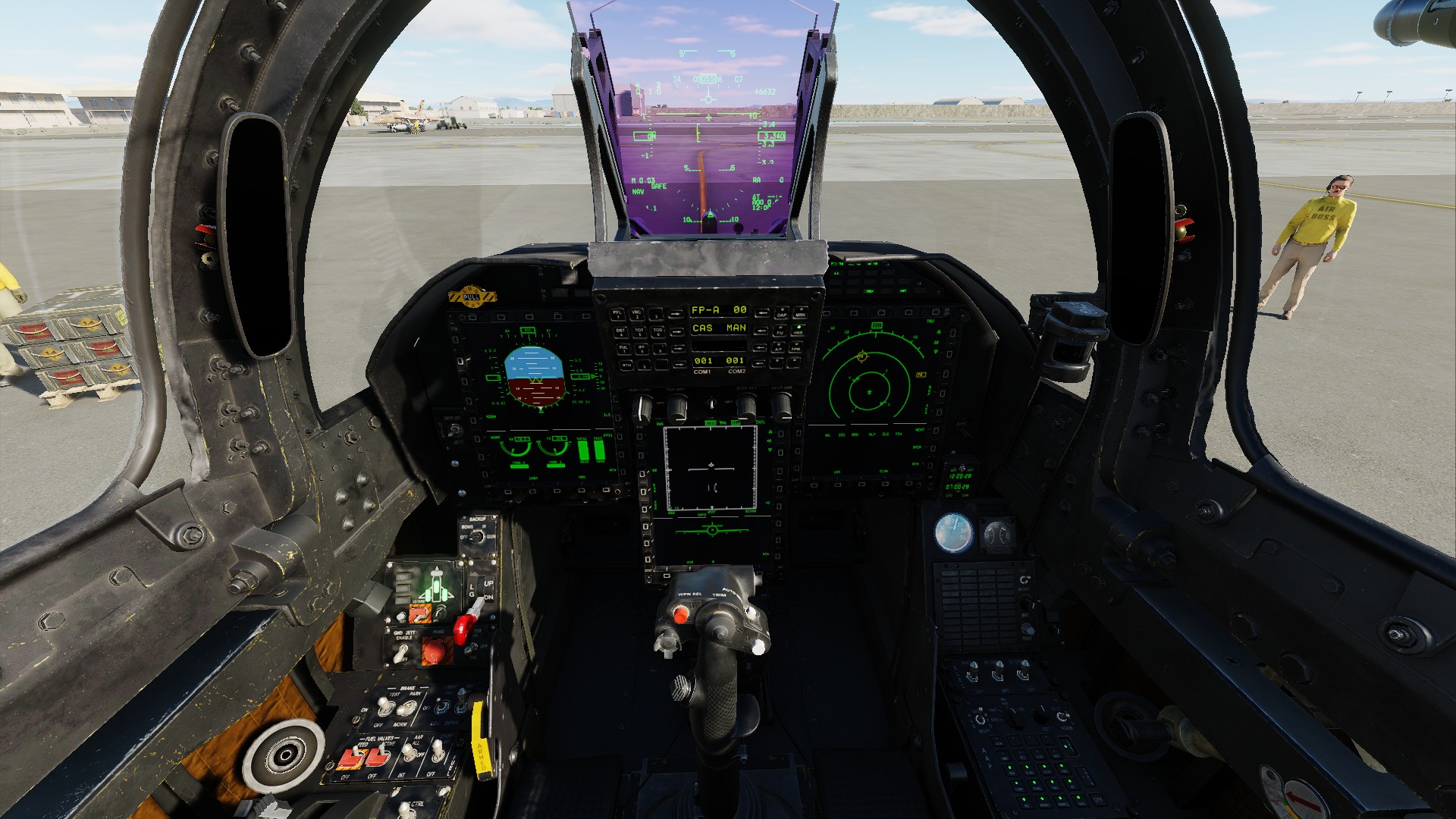Flip the GND JETT ENABLE switch
The image size is (1456, 819).
click(399, 654)
